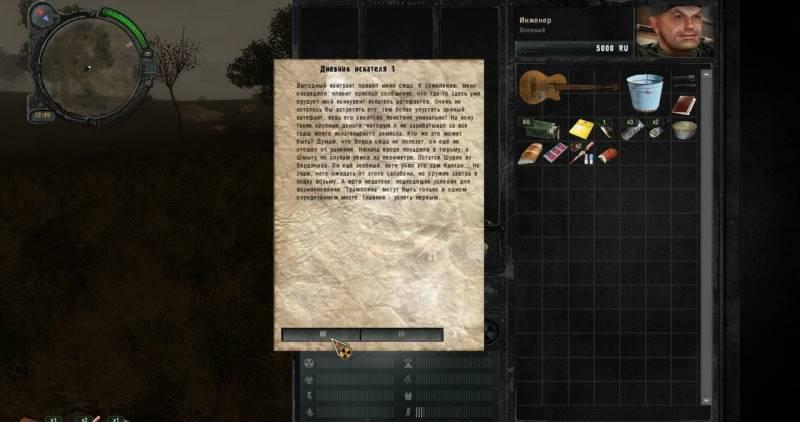The height and width of the screenshot is (422, 800).
Task: Select the bowl of food item
Action: pos(684,129)
